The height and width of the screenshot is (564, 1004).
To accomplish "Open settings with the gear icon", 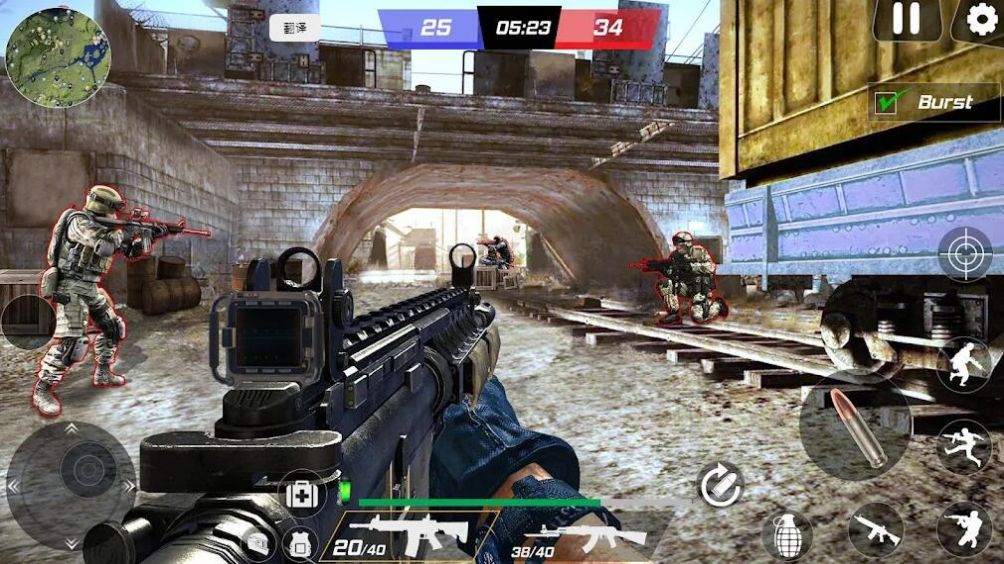I will coord(981,19).
